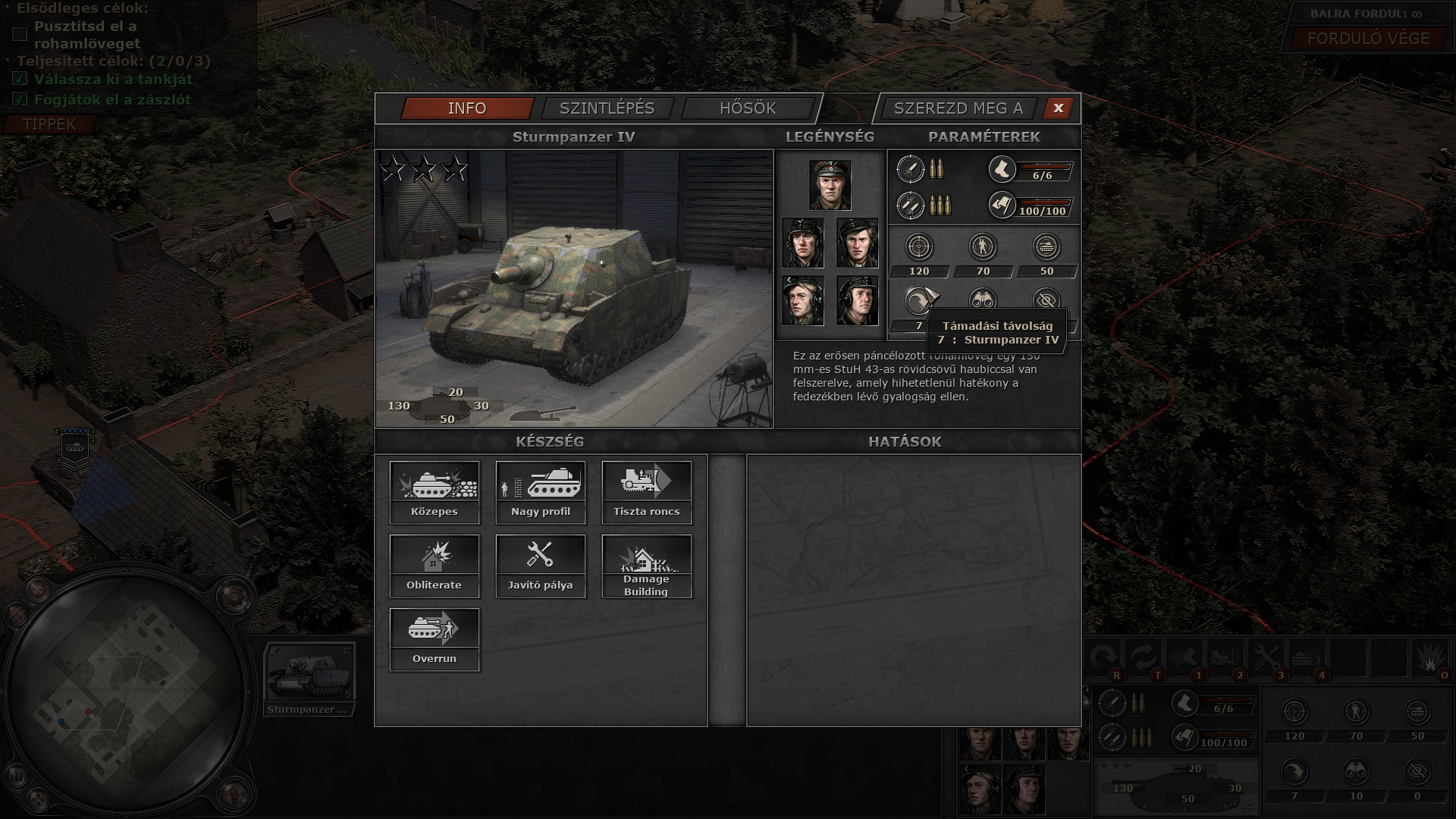This screenshot has height=819, width=1456.
Task: End the turn with FORDULÓ VÉGE
Action: tap(1368, 39)
